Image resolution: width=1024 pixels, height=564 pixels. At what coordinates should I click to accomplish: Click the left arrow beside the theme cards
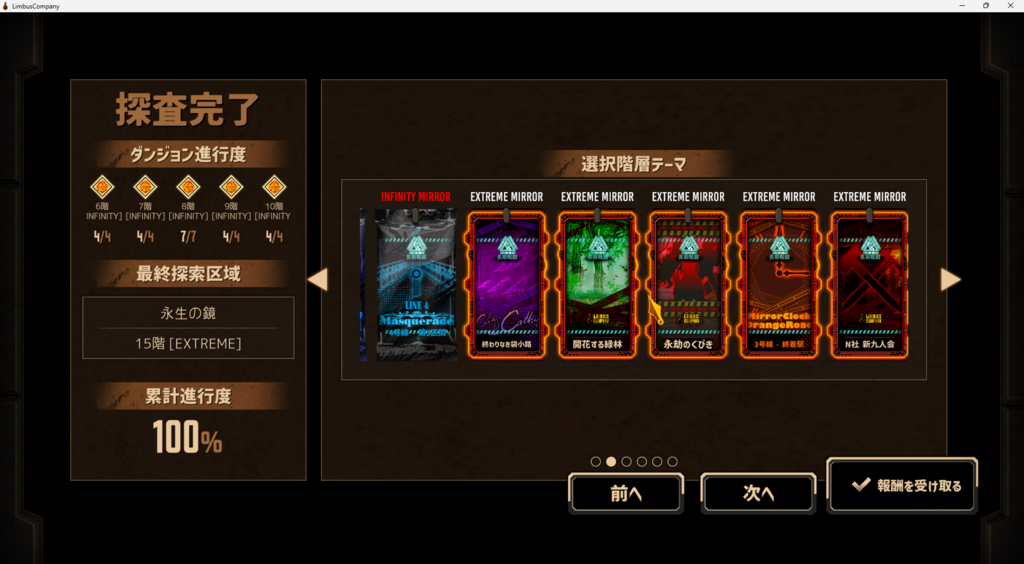[x=317, y=280]
